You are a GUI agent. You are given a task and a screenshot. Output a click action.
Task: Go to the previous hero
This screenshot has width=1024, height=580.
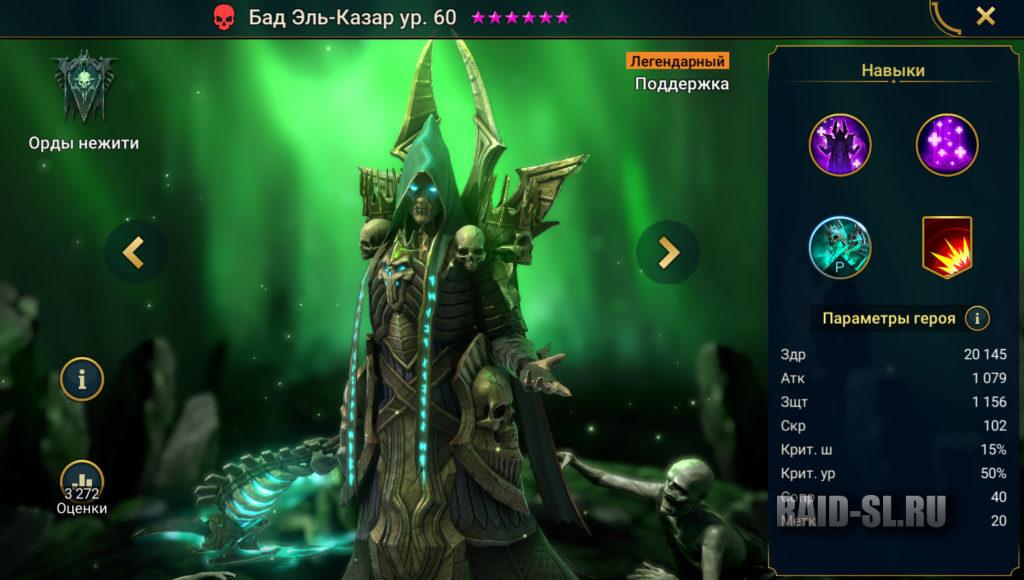(x=135, y=252)
